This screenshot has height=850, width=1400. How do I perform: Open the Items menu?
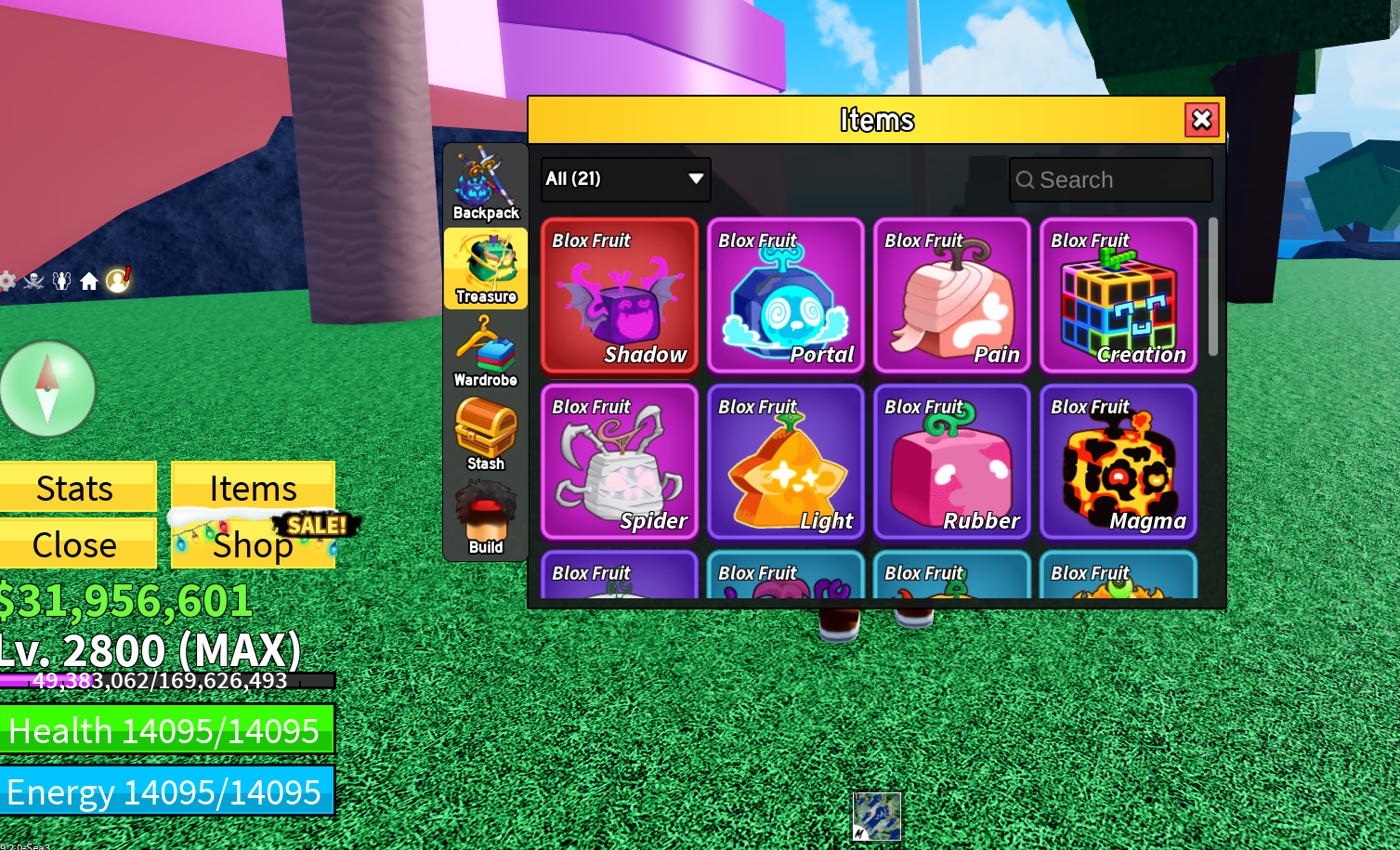(252, 487)
